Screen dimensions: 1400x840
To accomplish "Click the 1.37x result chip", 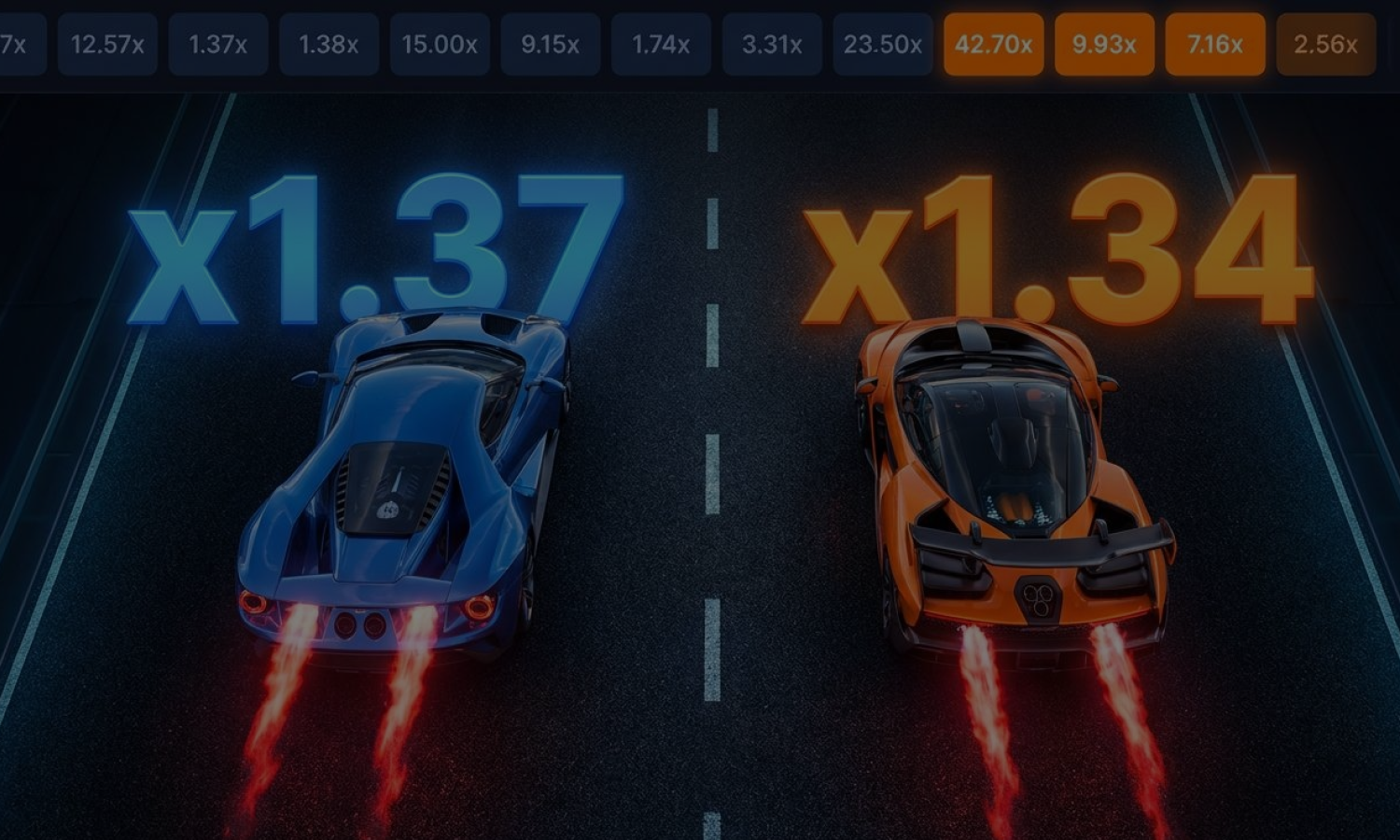I will click(x=217, y=43).
